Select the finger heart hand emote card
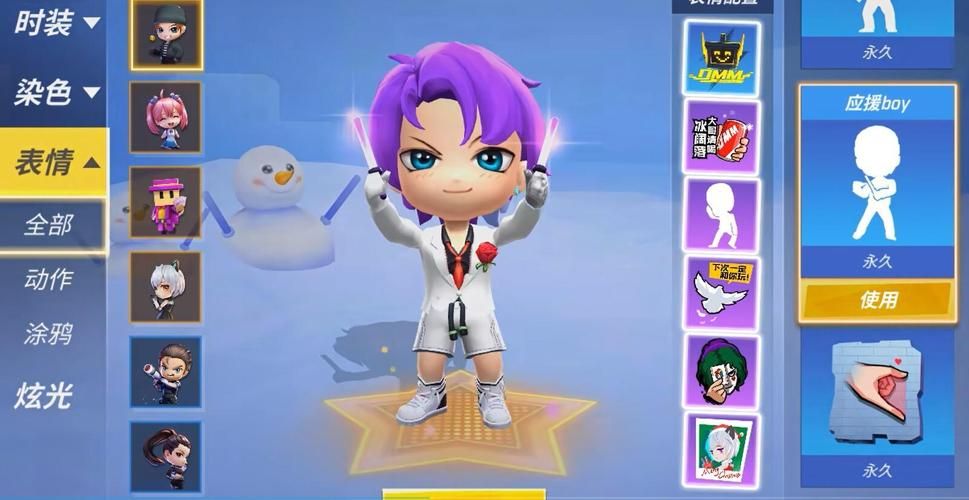The height and width of the screenshot is (500, 969). coord(877,392)
